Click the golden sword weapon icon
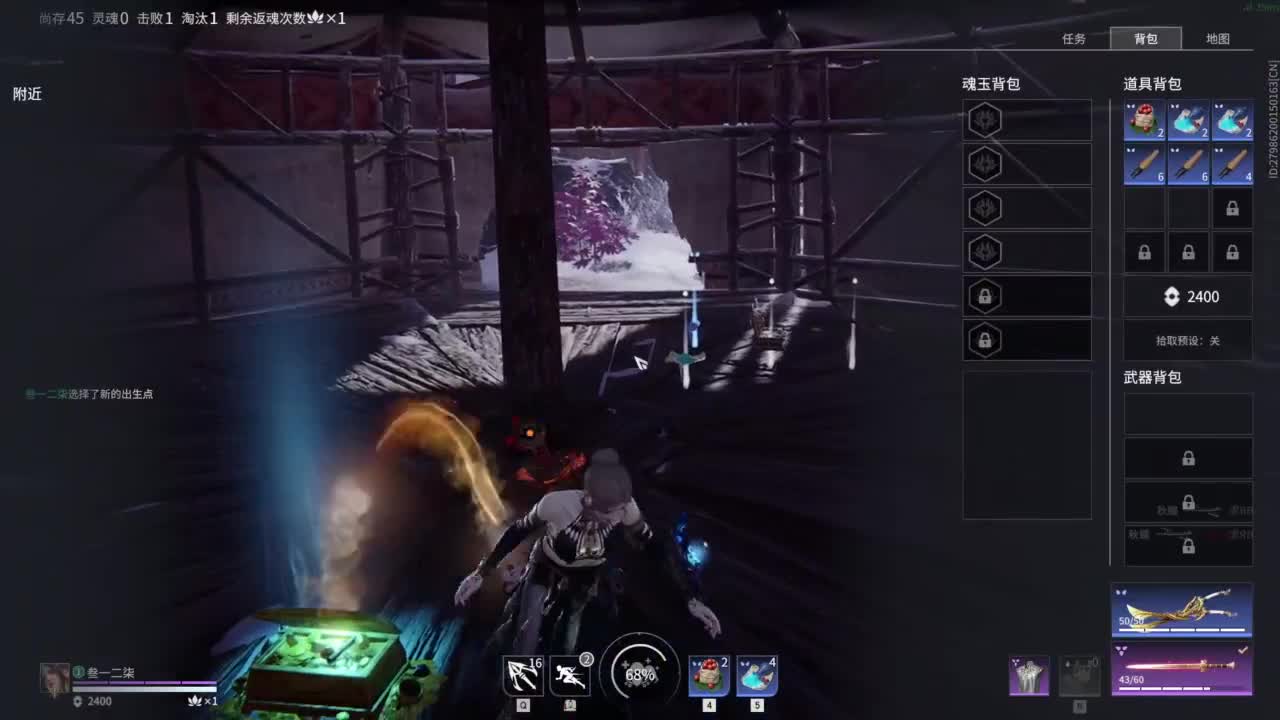Image resolution: width=1280 pixels, height=720 pixels. pyautogui.click(x=1185, y=668)
